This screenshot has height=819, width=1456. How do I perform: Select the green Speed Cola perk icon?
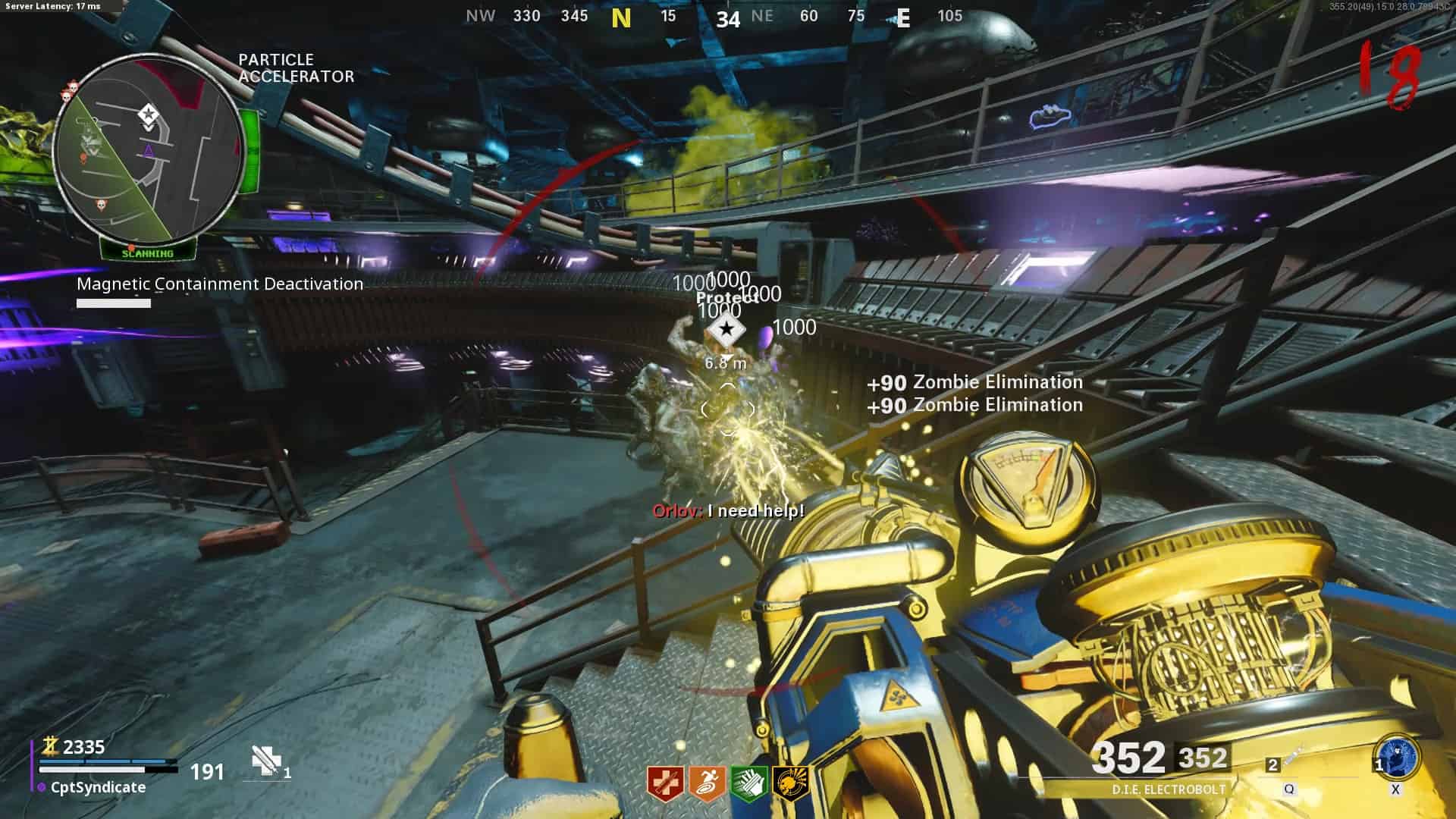point(748,783)
